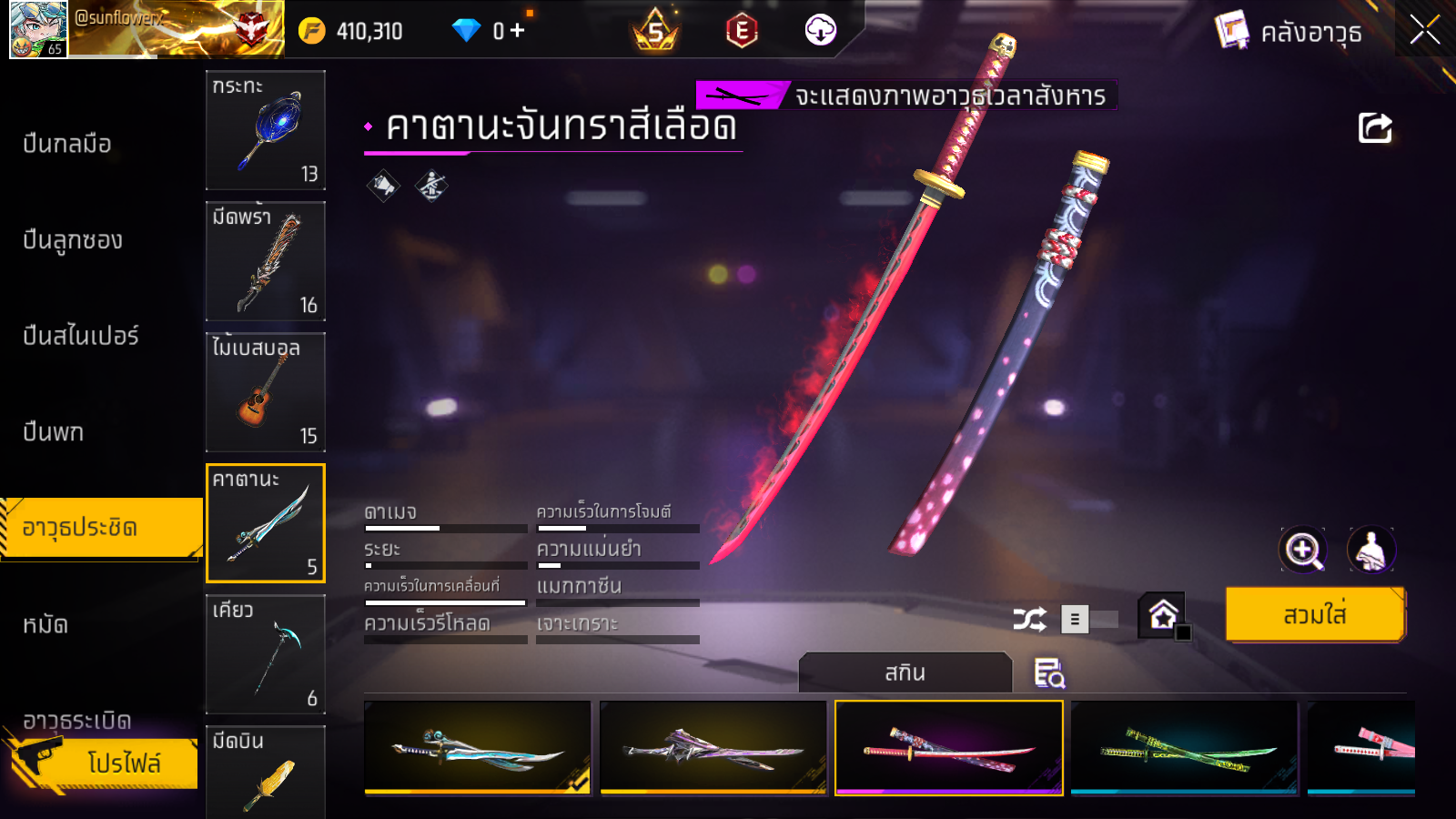The height and width of the screenshot is (819, 1456).
Task: Choose the มีดพร้า machete slot
Action: coord(266,261)
